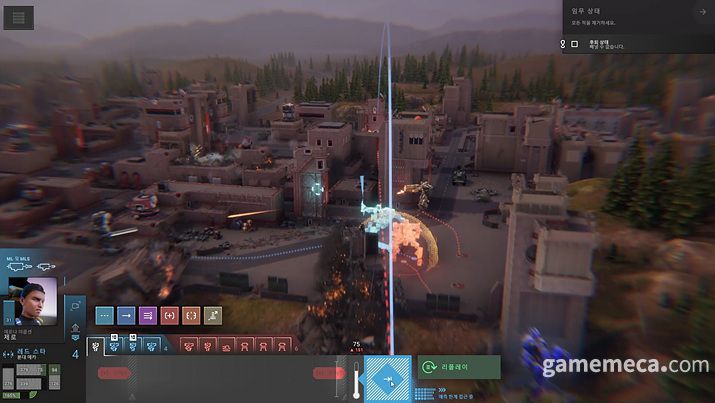Expand the 임무 상태 mission status panel arrow

tap(702, 12)
